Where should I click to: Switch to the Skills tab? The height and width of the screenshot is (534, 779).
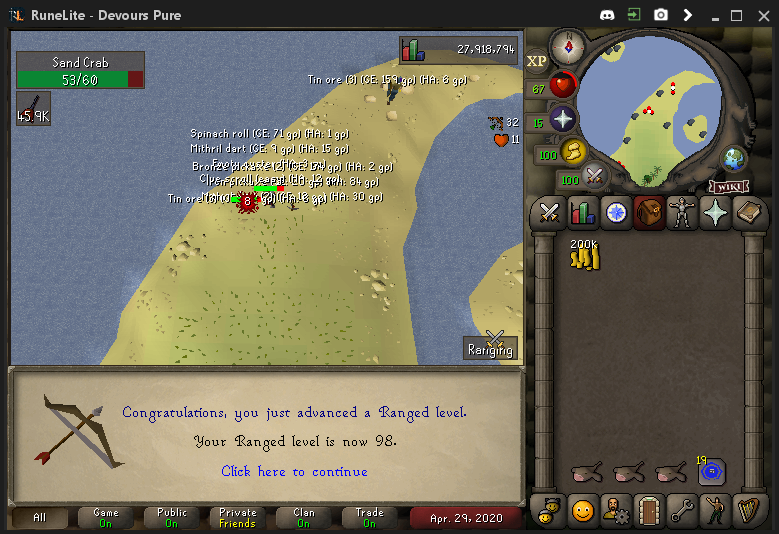(x=582, y=213)
